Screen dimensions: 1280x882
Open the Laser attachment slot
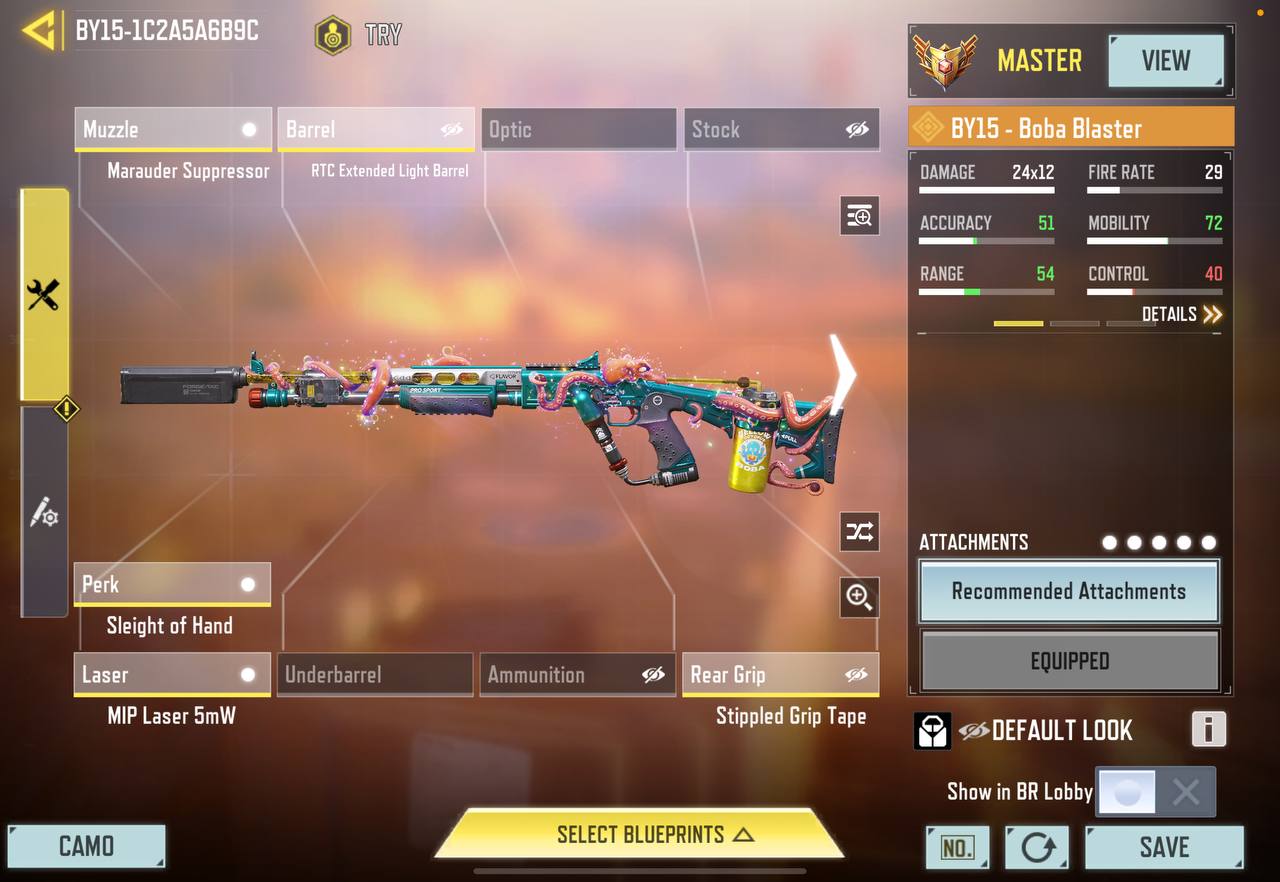click(x=172, y=675)
